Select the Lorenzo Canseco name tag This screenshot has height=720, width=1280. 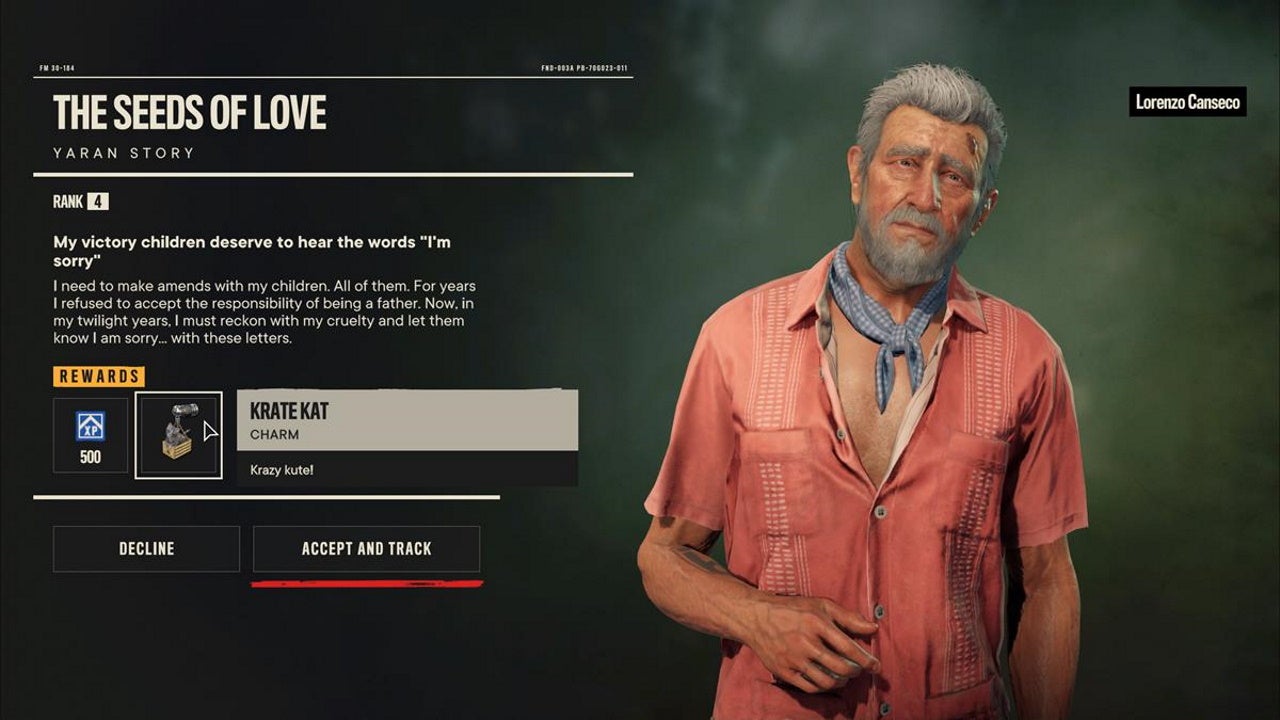point(1188,102)
